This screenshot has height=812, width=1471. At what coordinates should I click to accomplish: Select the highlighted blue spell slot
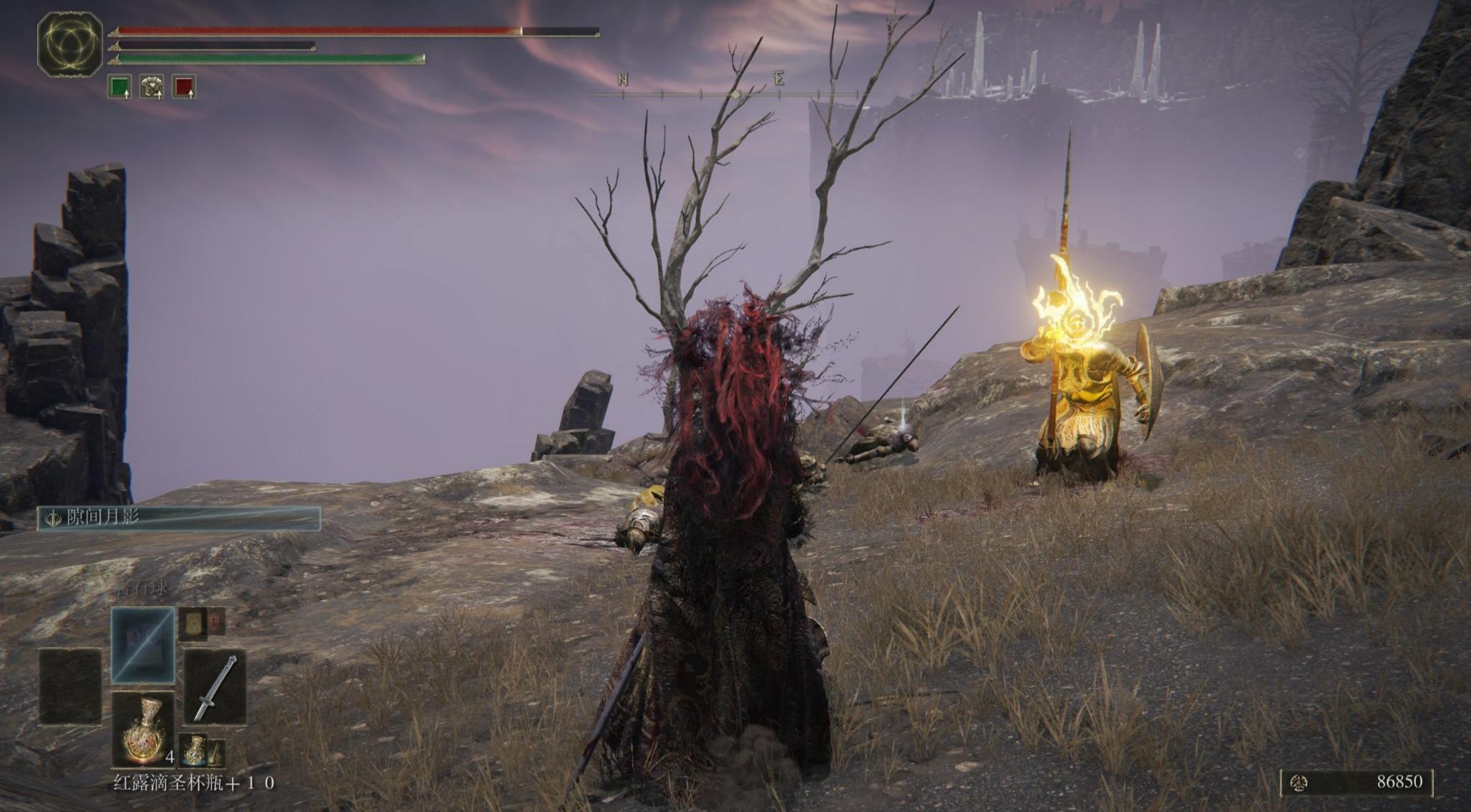click(x=143, y=644)
